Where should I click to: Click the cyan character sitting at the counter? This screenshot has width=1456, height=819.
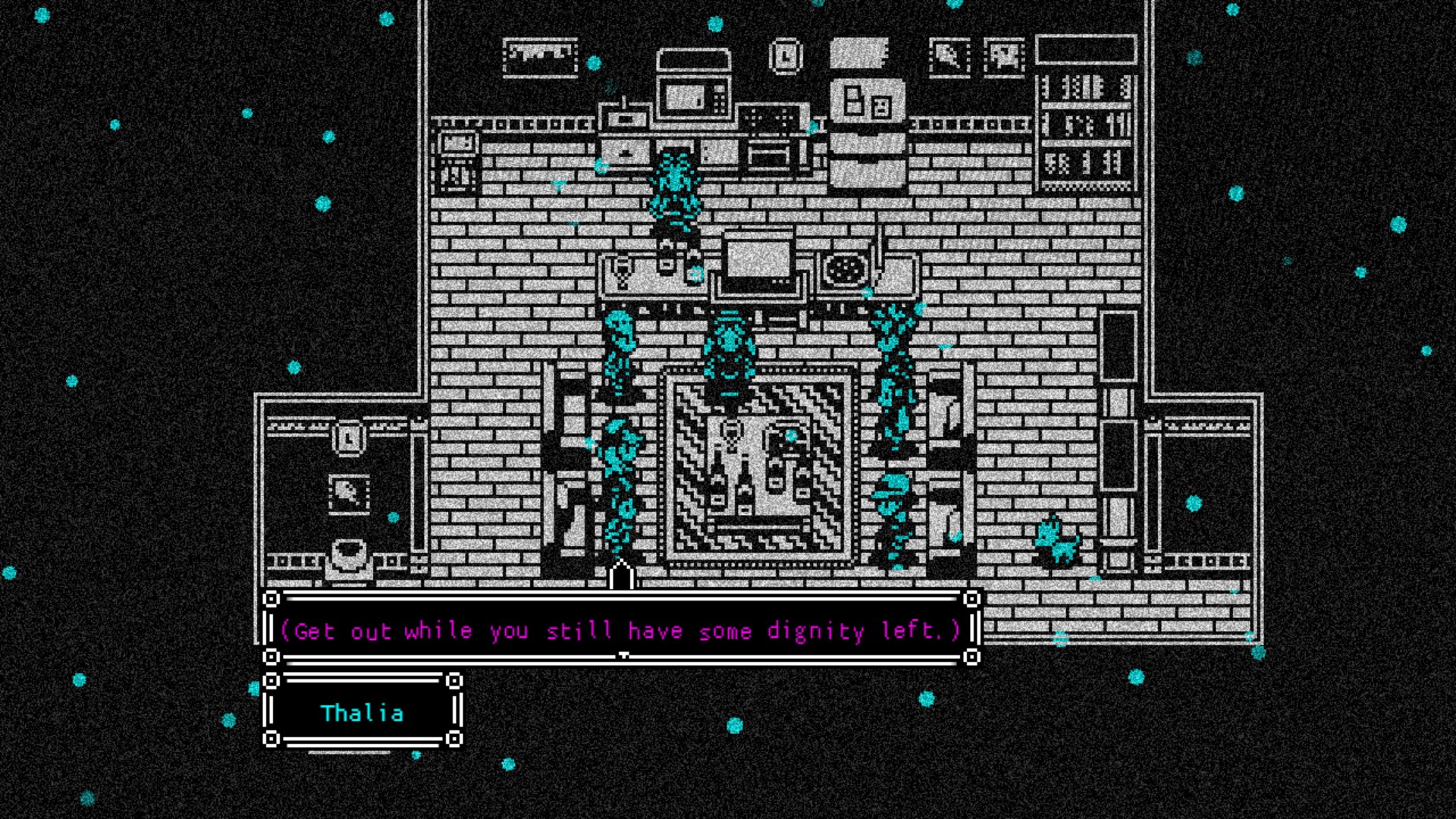click(673, 190)
